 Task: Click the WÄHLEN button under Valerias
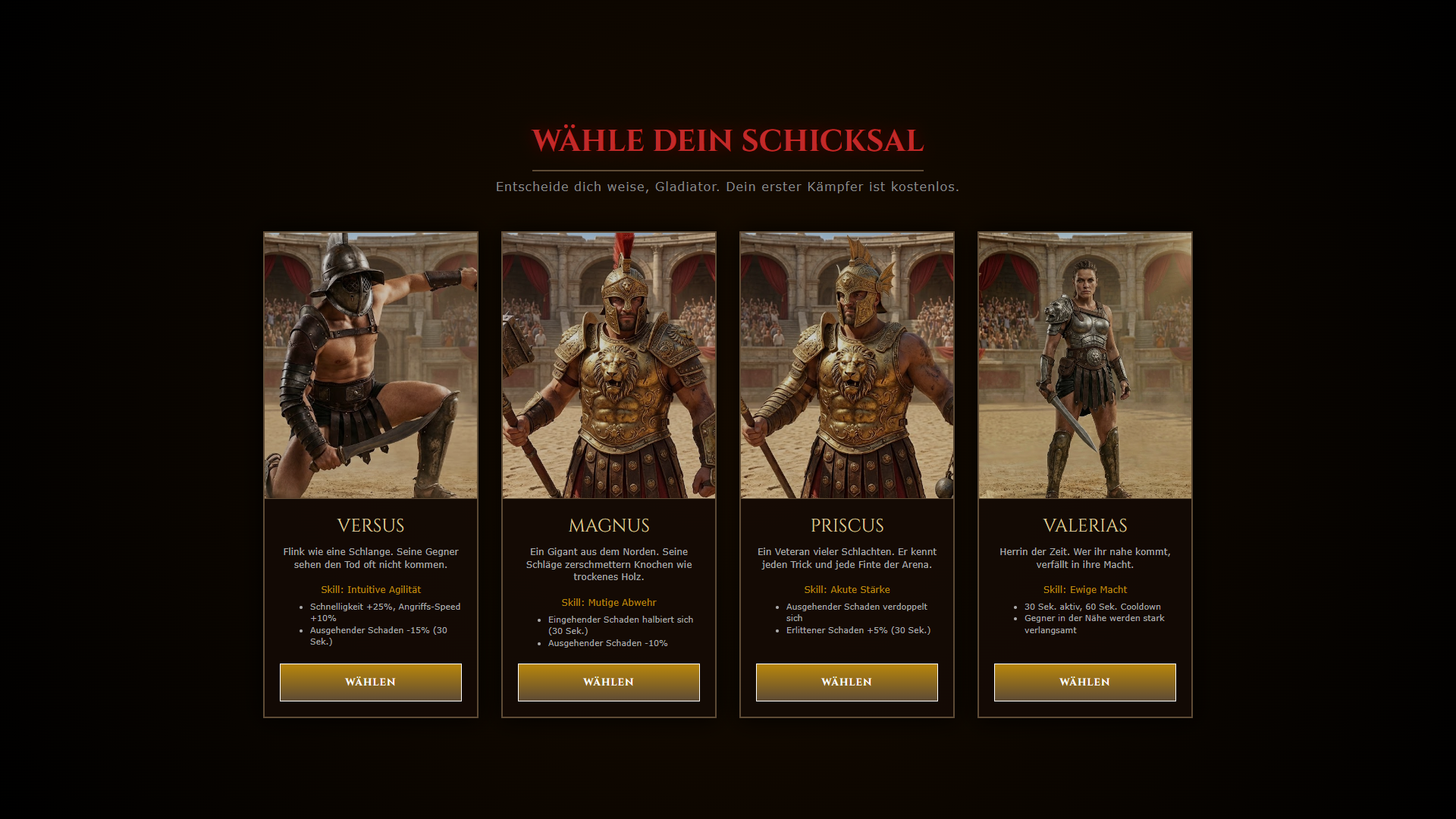[1084, 682]
